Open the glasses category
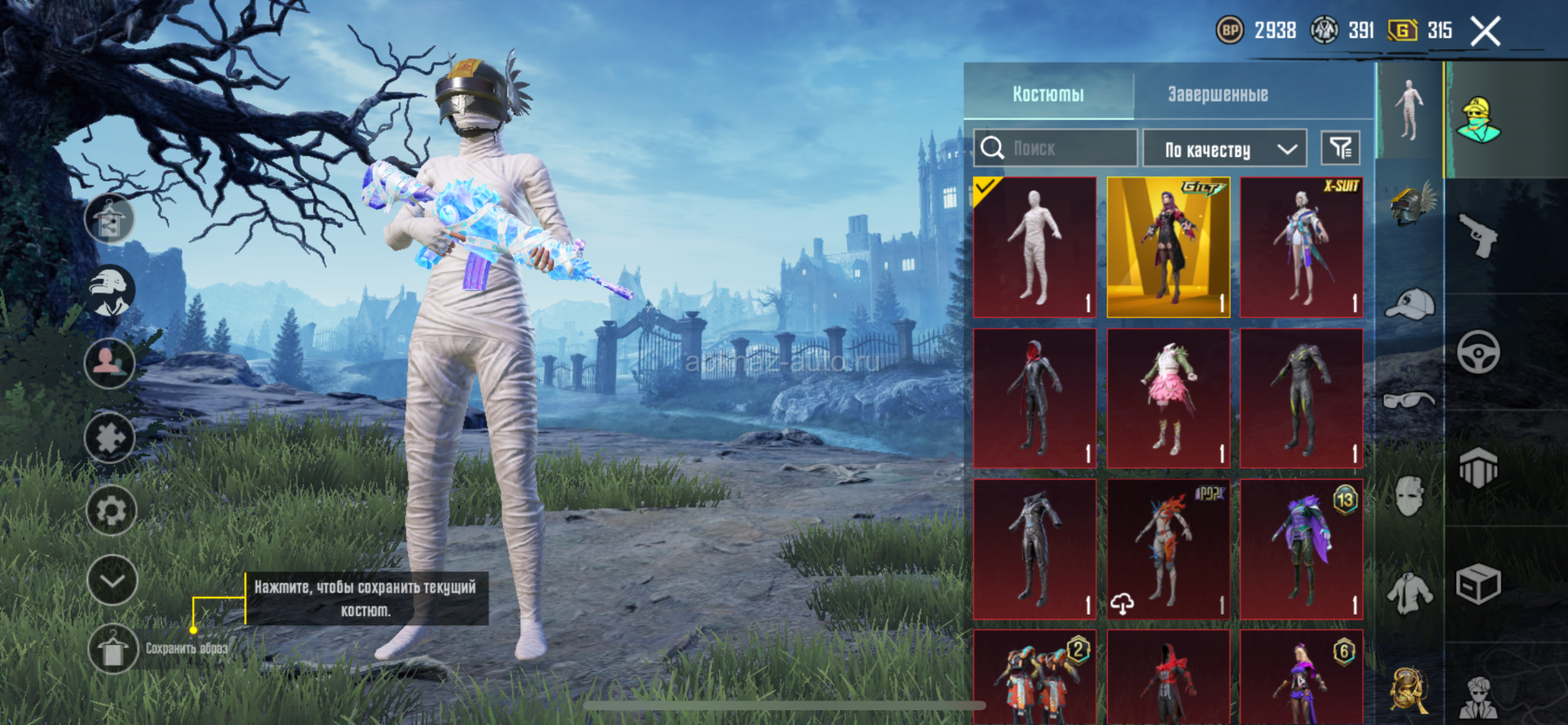 1410,400
